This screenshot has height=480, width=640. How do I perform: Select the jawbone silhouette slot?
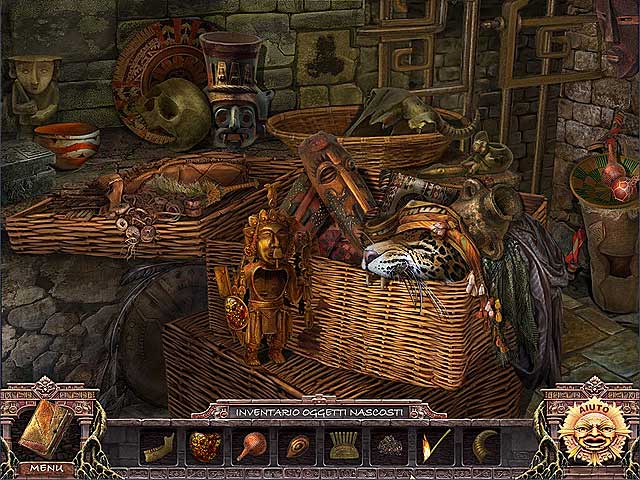(158, 446)
